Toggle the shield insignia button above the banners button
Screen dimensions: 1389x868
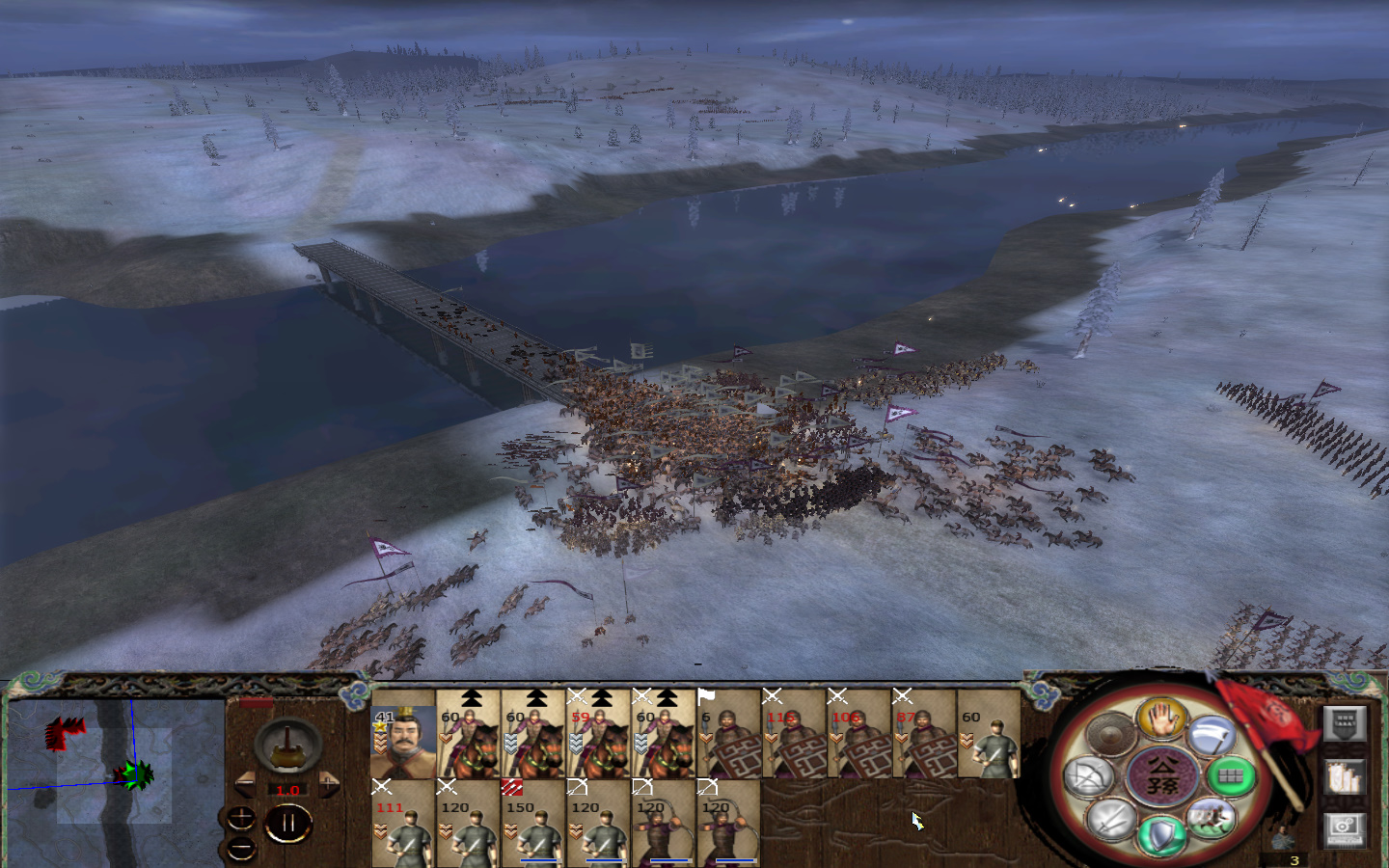(1343, 723)
